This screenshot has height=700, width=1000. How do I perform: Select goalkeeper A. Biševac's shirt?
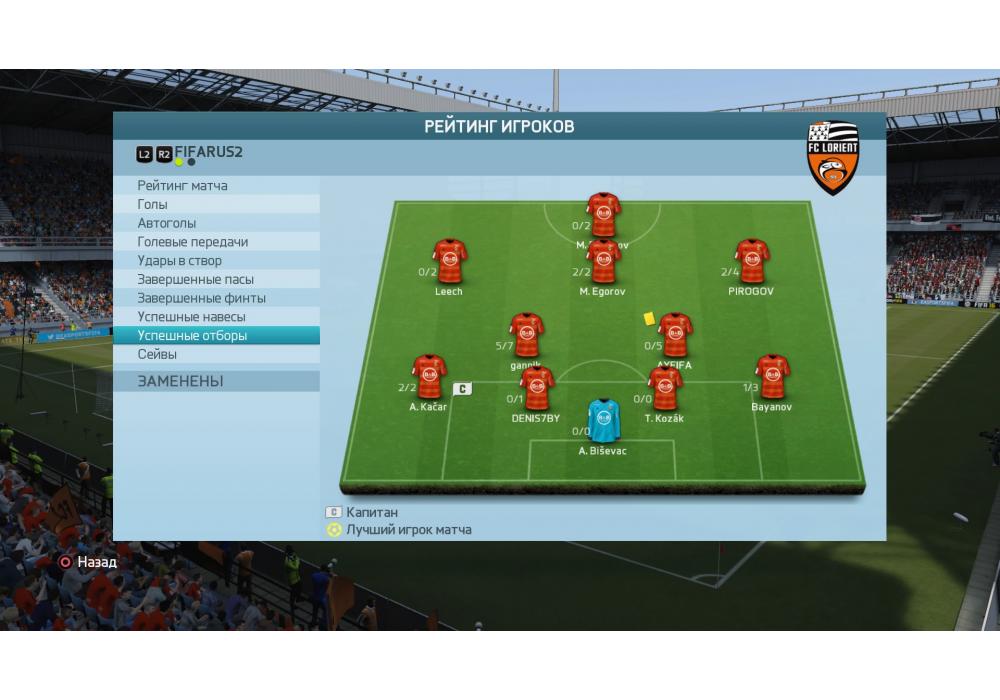[x=603, y=421]
